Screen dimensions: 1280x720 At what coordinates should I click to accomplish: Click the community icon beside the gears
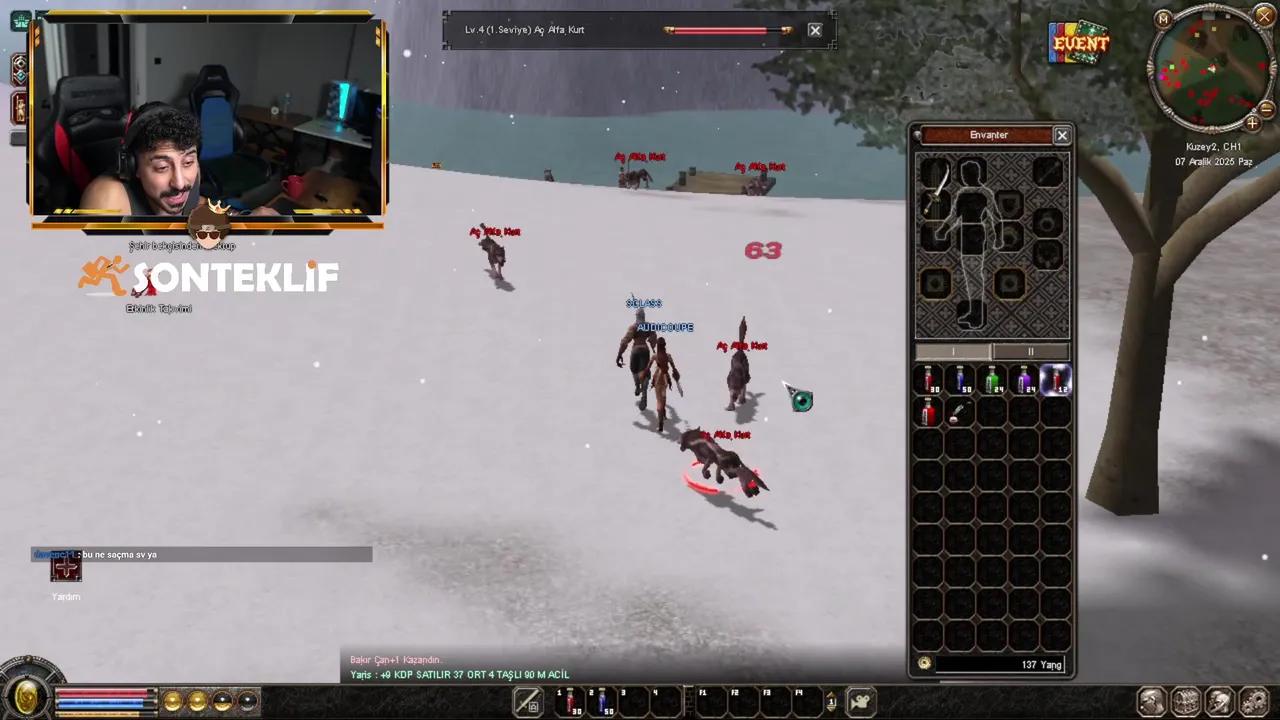click(x=1218, y=700)
